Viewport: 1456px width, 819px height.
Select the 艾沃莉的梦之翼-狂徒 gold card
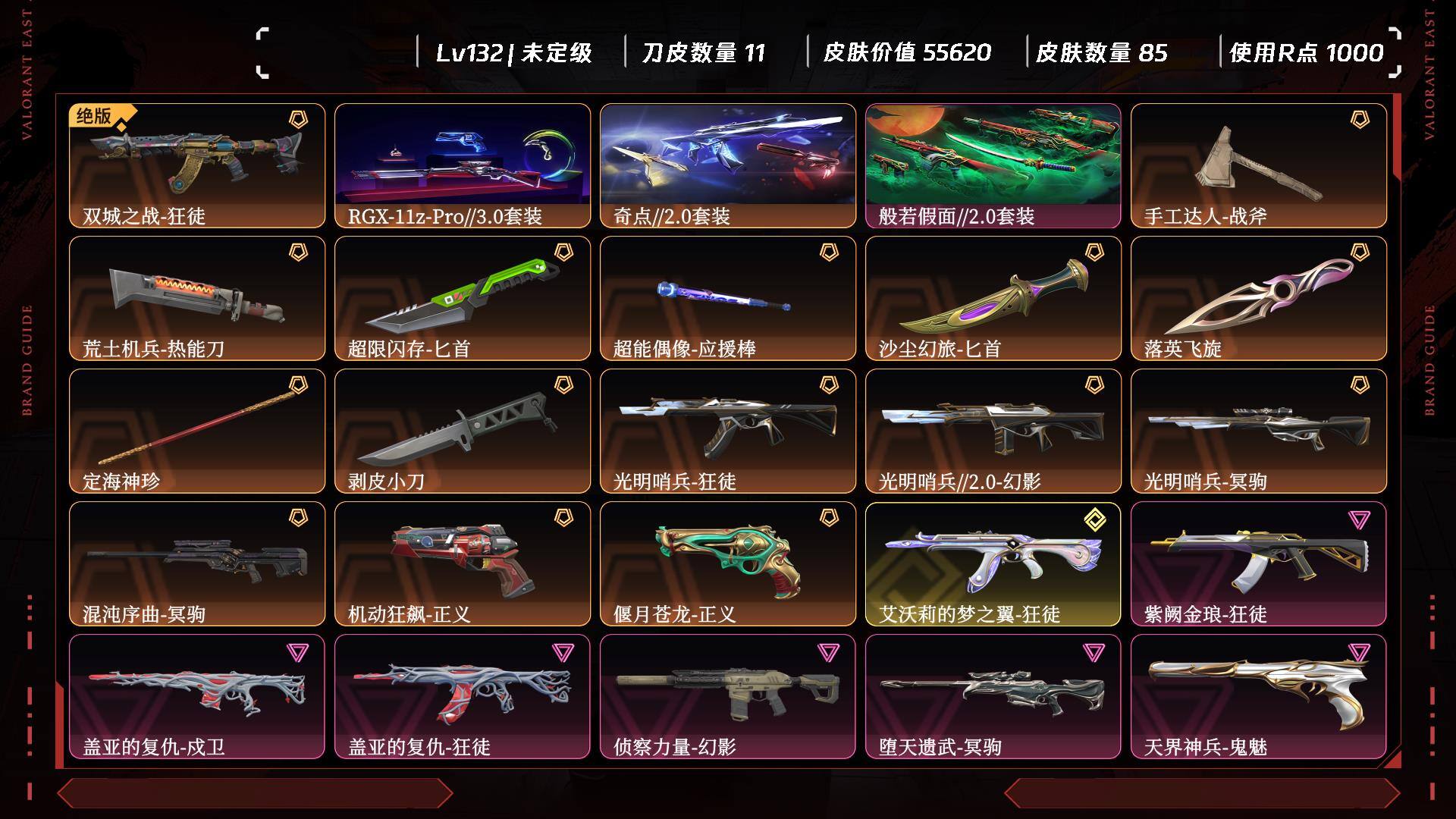pos(993,563)
